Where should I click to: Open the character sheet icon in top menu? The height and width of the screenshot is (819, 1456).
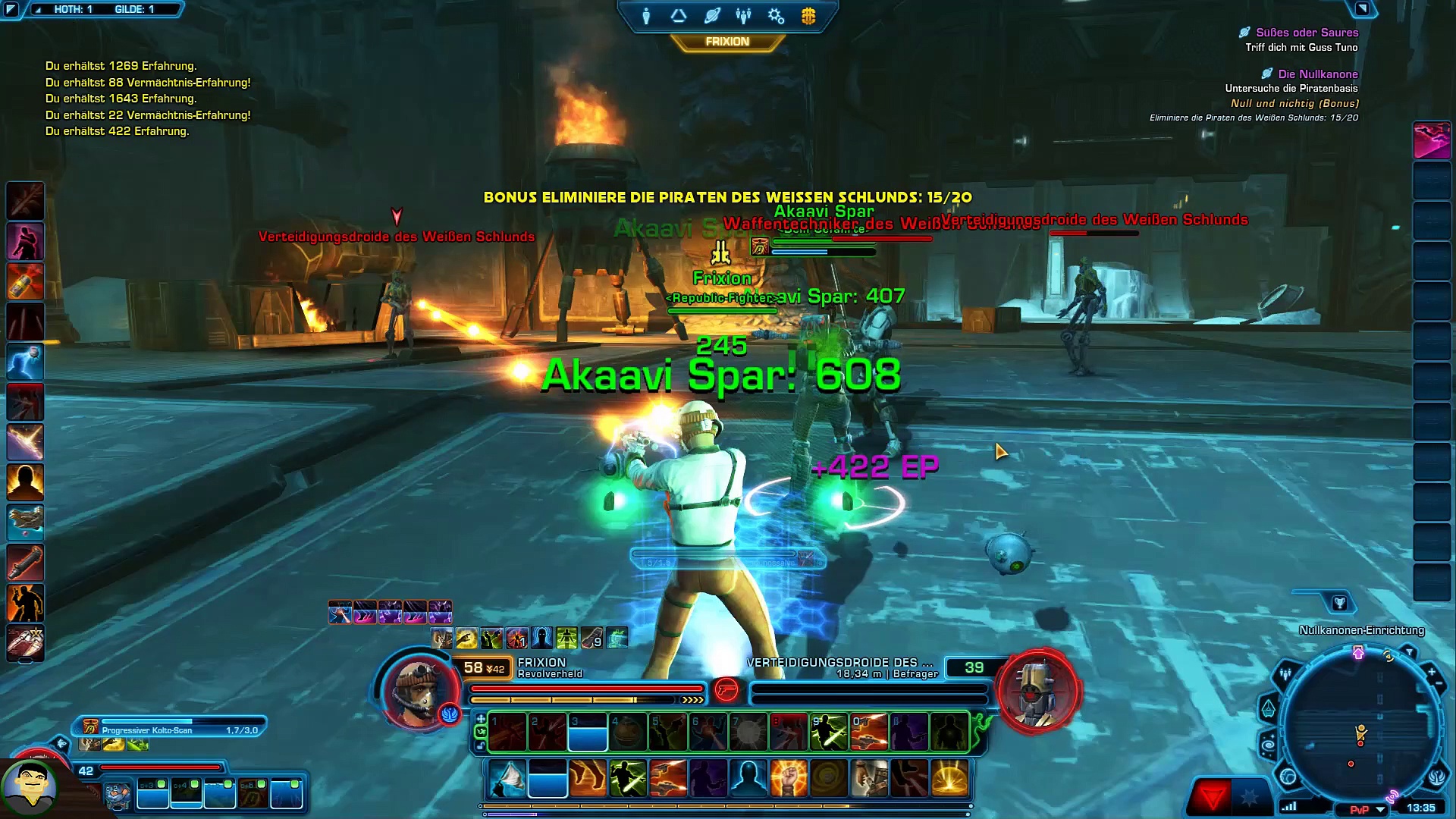(646, 16)
